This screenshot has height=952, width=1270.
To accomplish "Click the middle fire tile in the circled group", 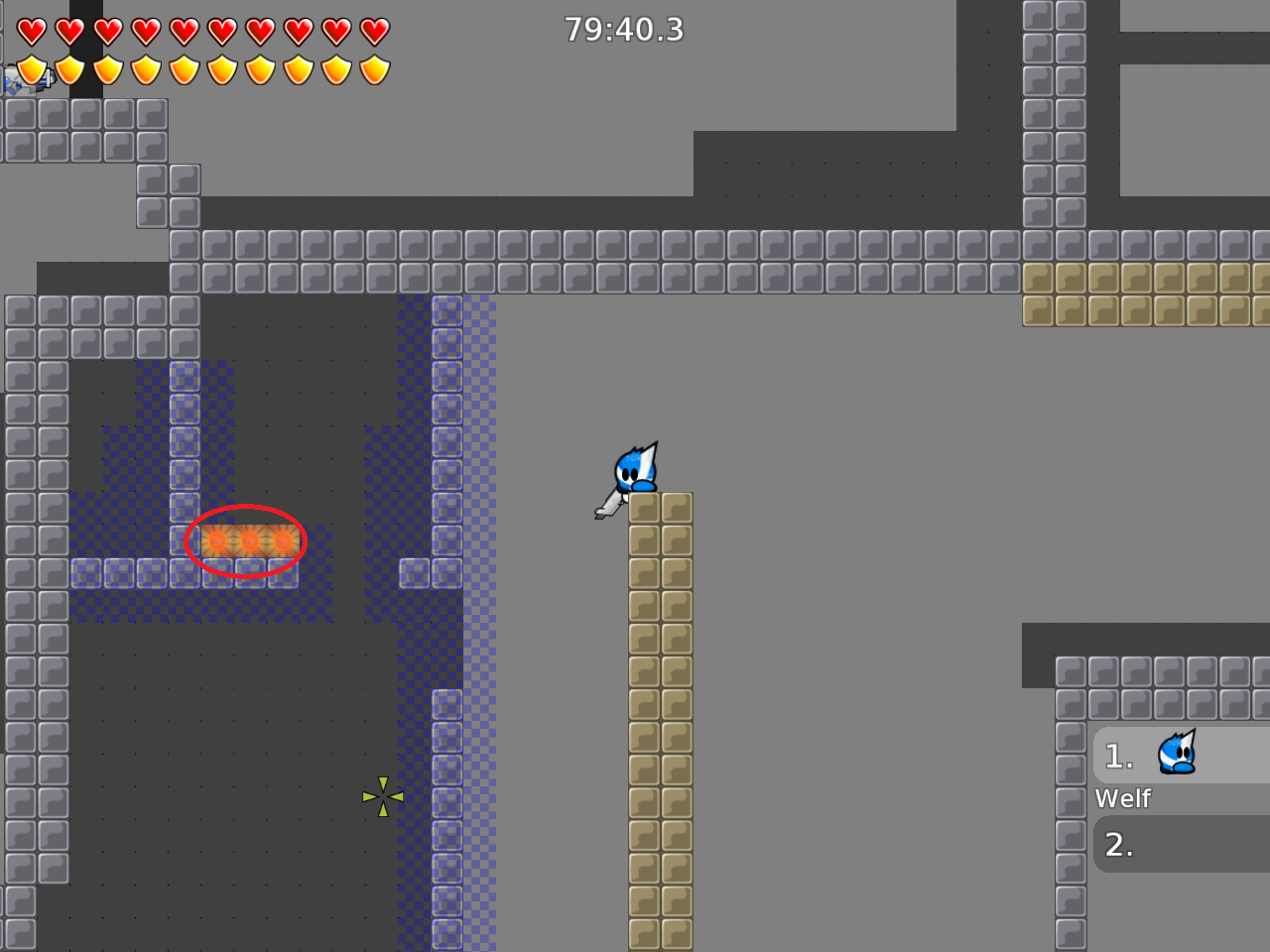I will [x=249, y=541].
